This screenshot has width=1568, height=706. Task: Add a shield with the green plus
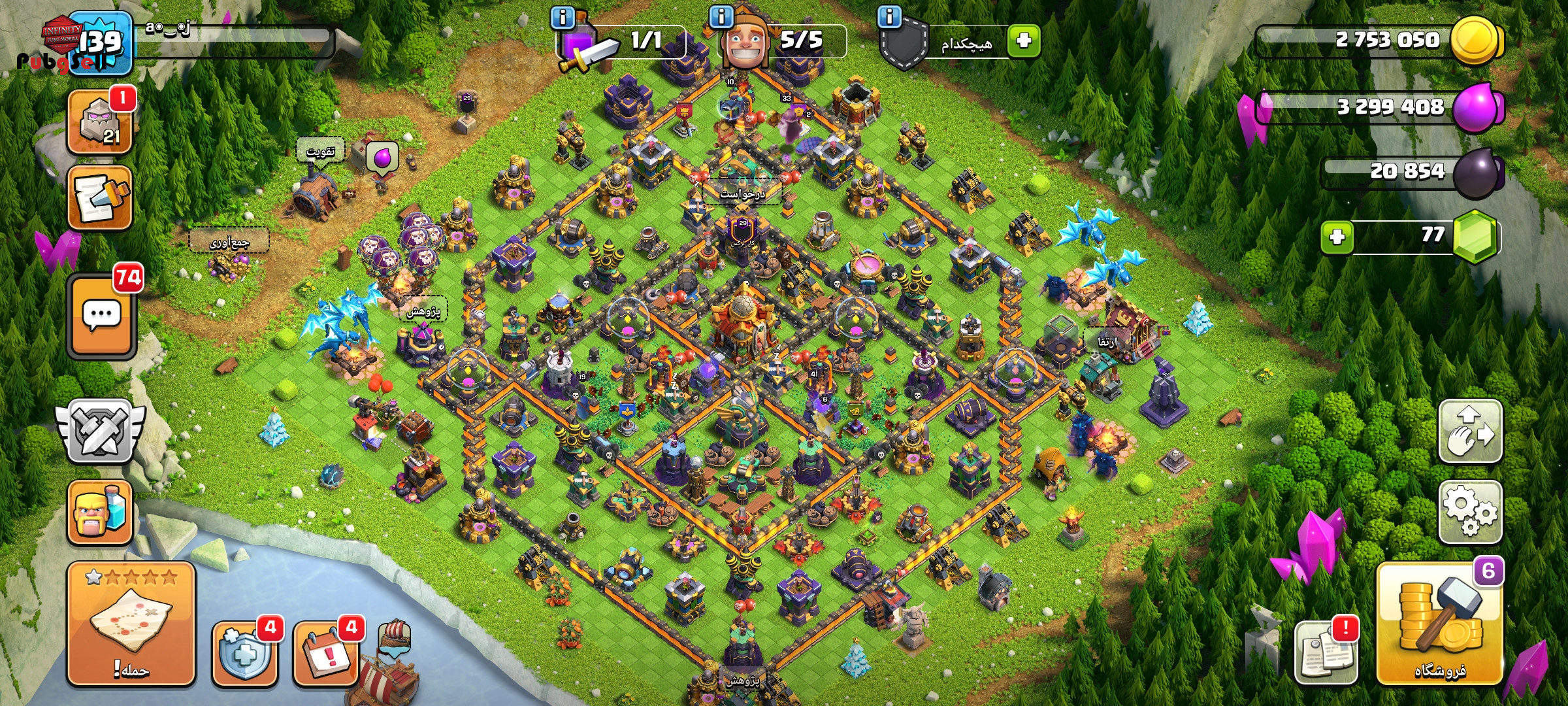pyautogui.click(x=1023, y=41)
